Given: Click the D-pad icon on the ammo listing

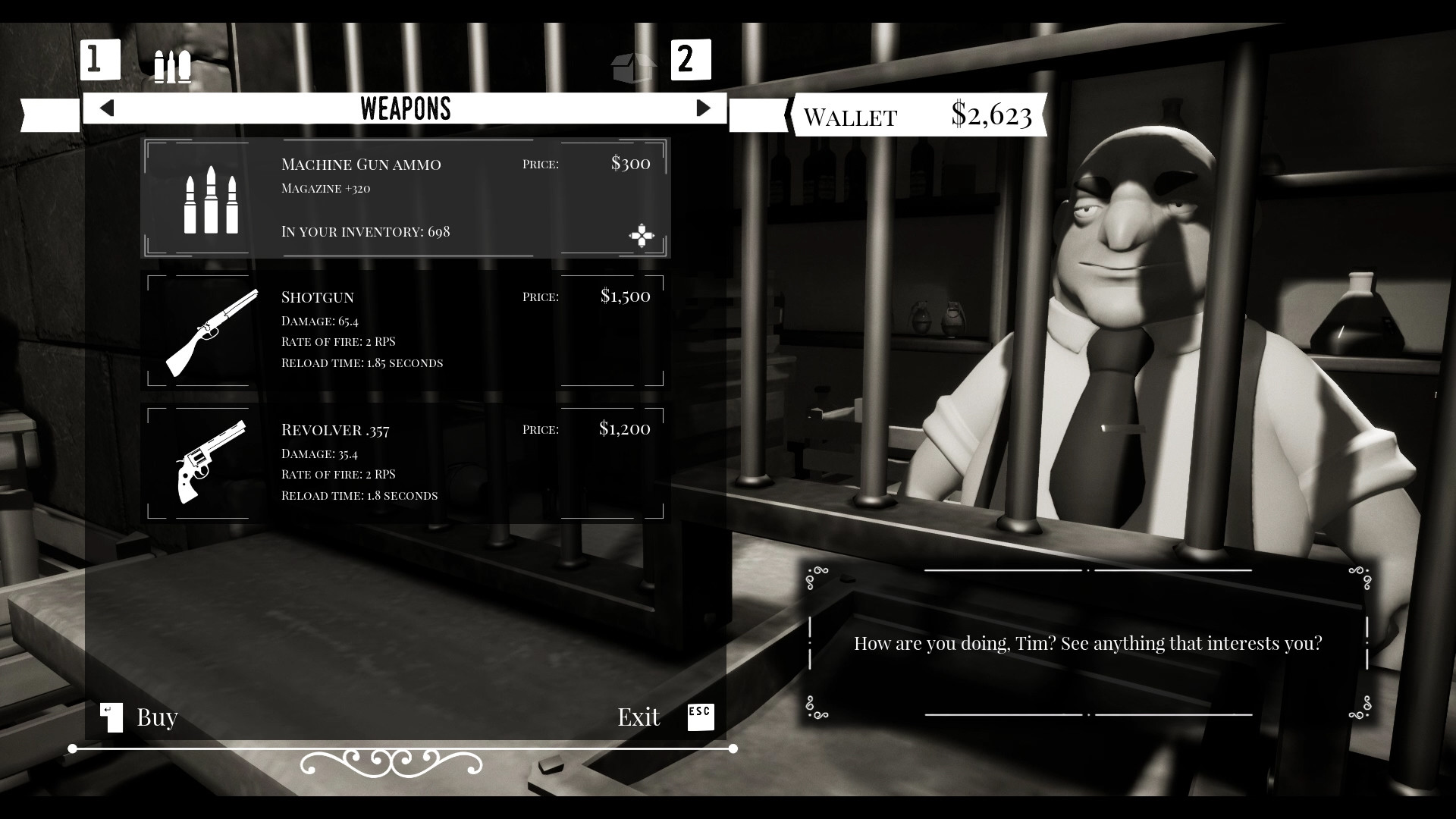Looking at the screenshot, I should coord(642,237).
